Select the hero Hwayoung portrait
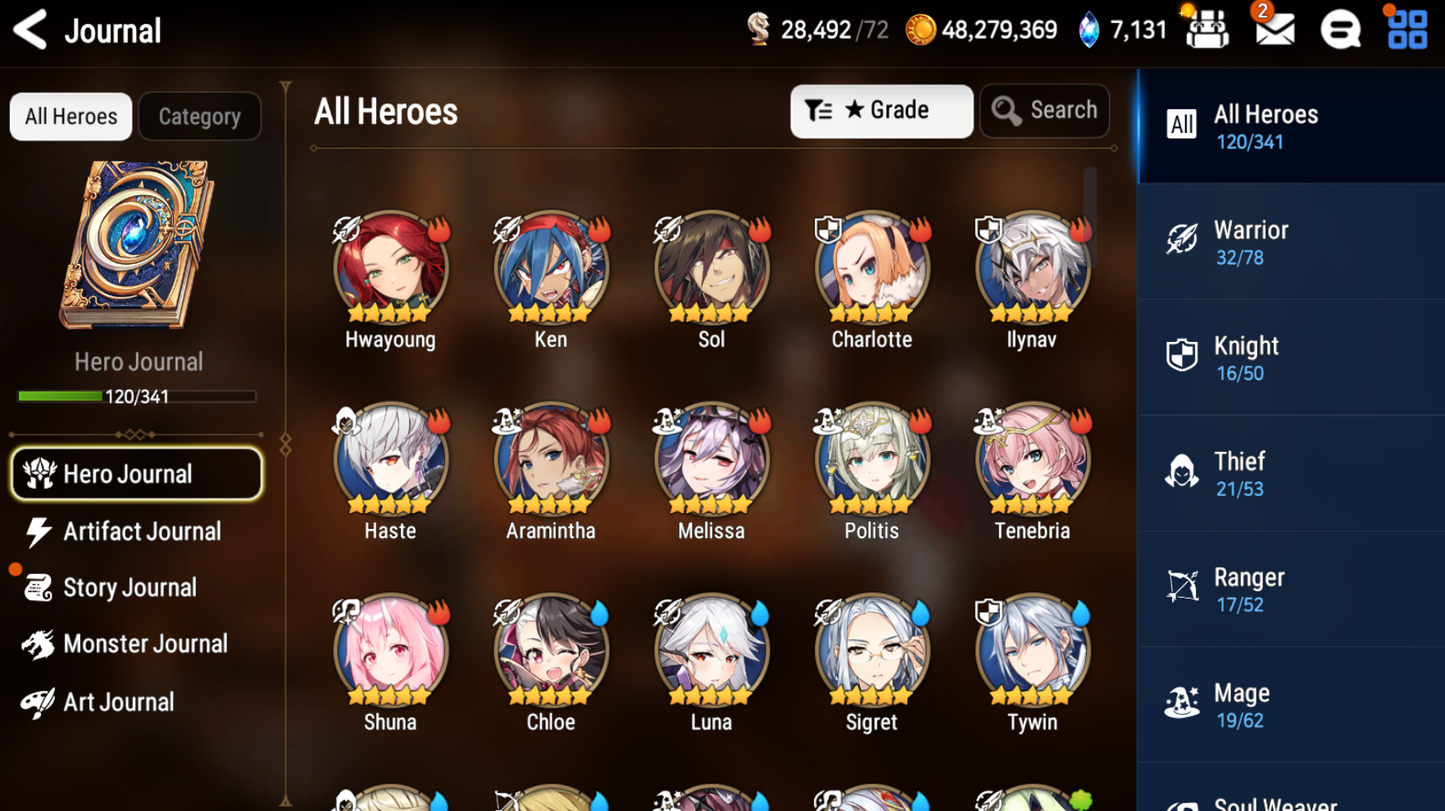Screen dimensions: 1445x811 coord(390,268)
